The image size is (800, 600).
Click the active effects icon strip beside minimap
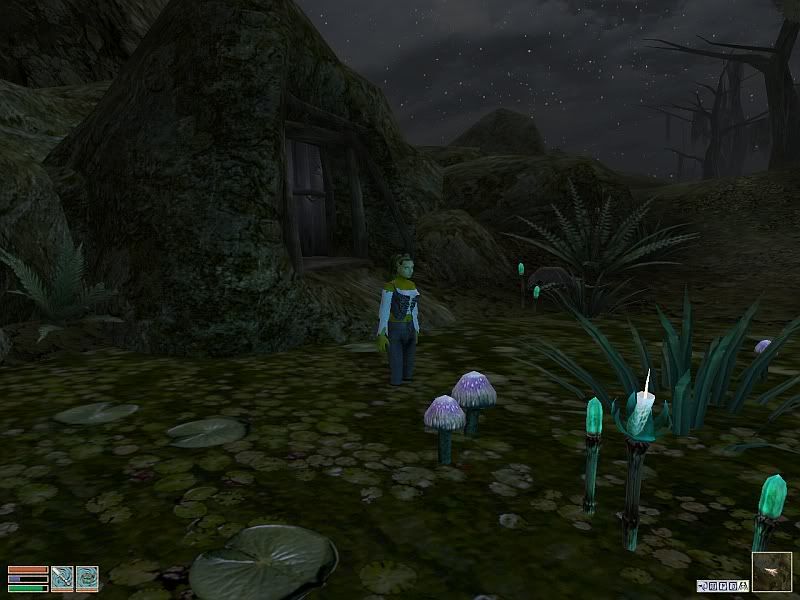pos(723,584)
